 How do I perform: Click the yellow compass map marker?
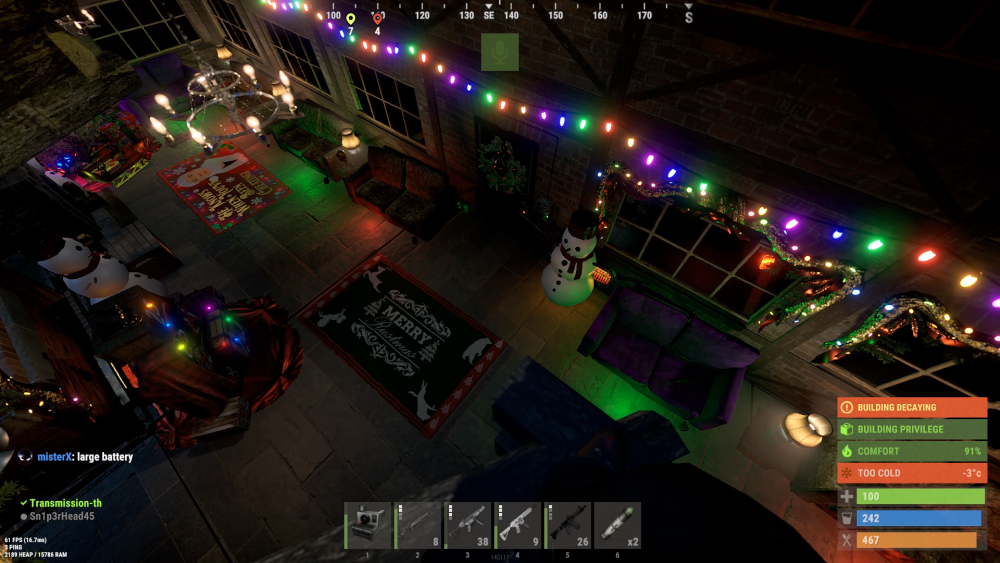pos(350,19)
